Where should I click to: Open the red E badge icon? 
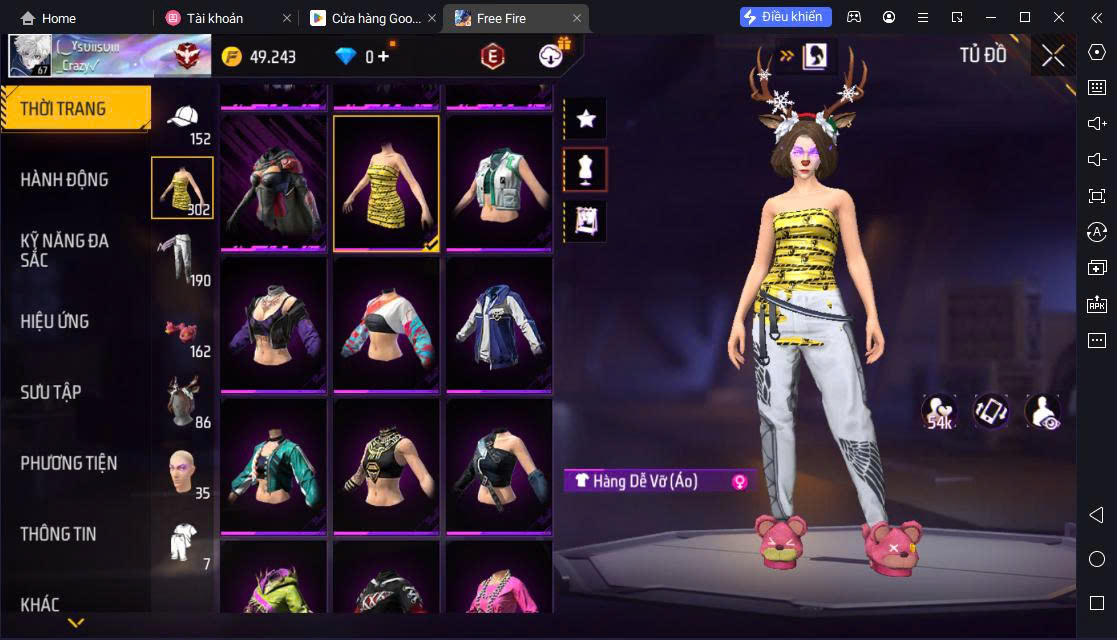pyautogui.click(x=492, y=57)
